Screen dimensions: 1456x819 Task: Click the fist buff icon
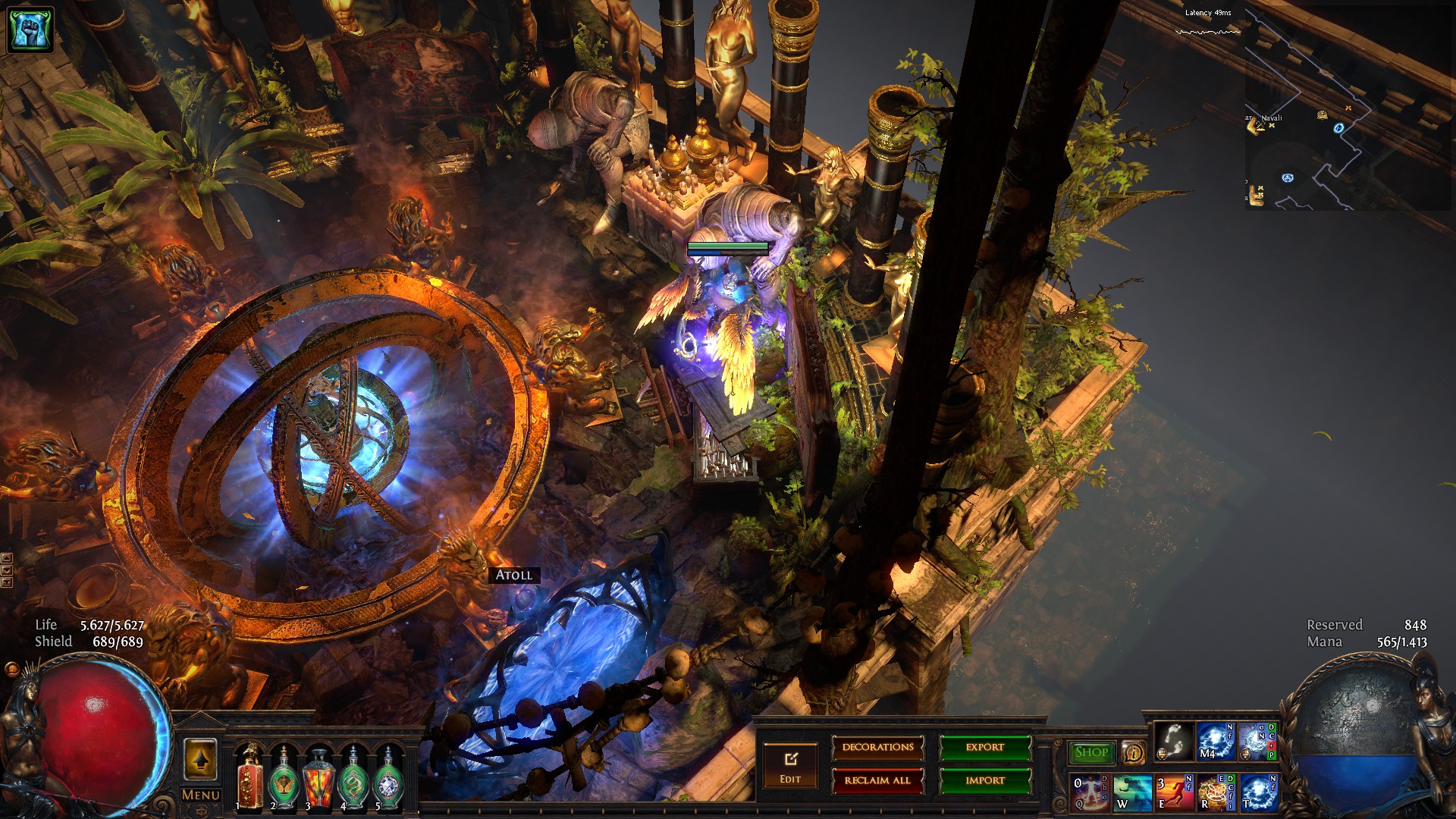pyautogui.click(x=30, y=30)
